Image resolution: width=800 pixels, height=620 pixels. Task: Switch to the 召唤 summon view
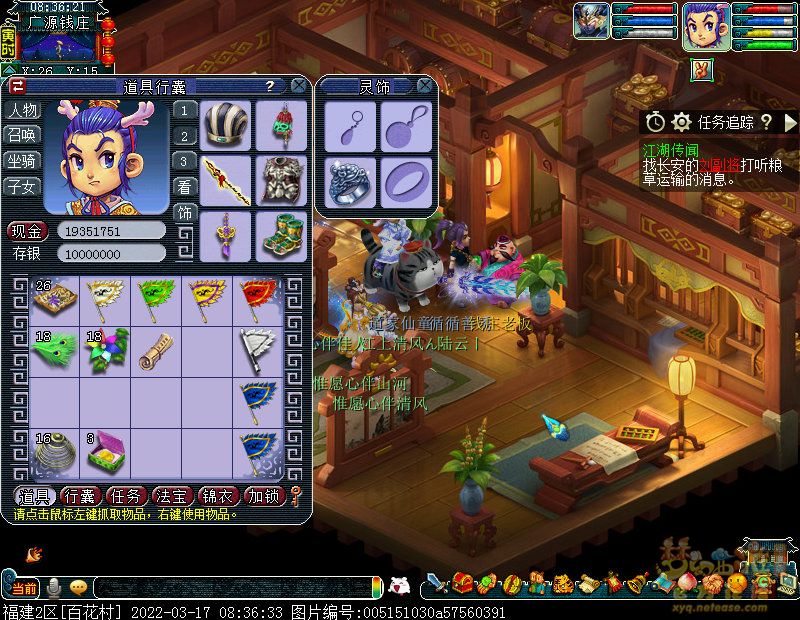coord(22,135)
